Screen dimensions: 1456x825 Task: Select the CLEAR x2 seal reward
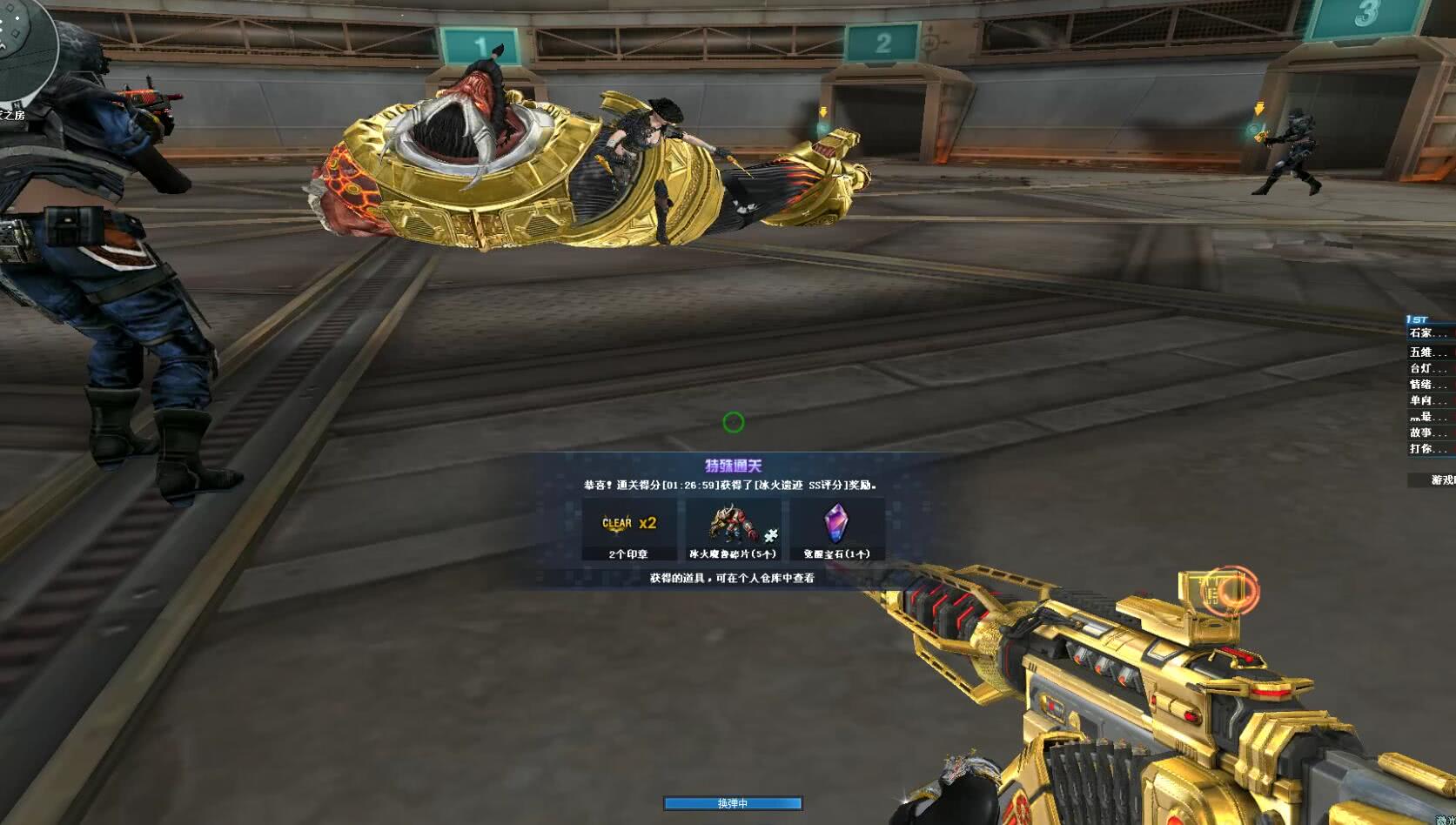coord(629,529)
